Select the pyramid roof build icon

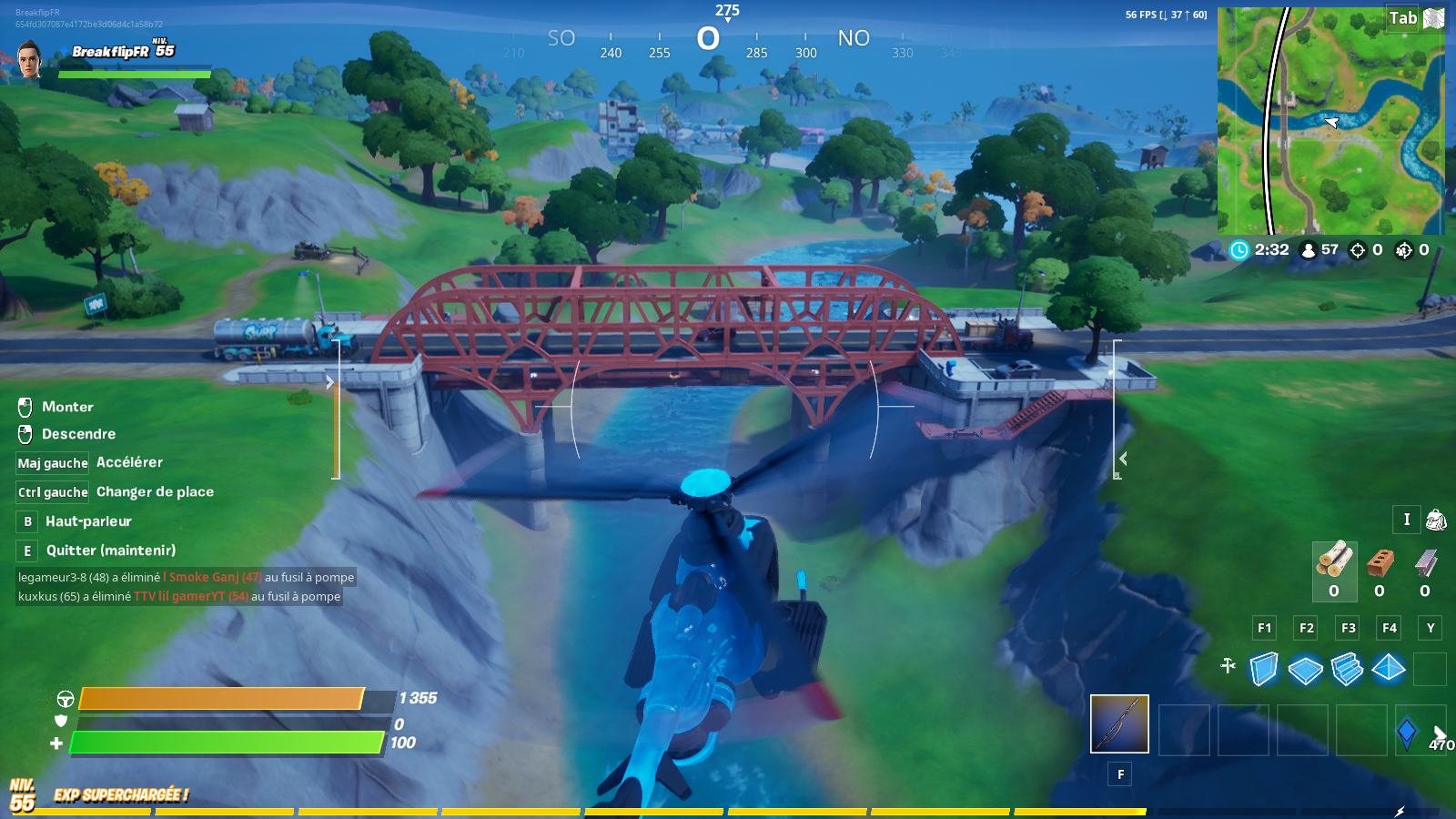pyautogui.click(x=1388, y=669)
